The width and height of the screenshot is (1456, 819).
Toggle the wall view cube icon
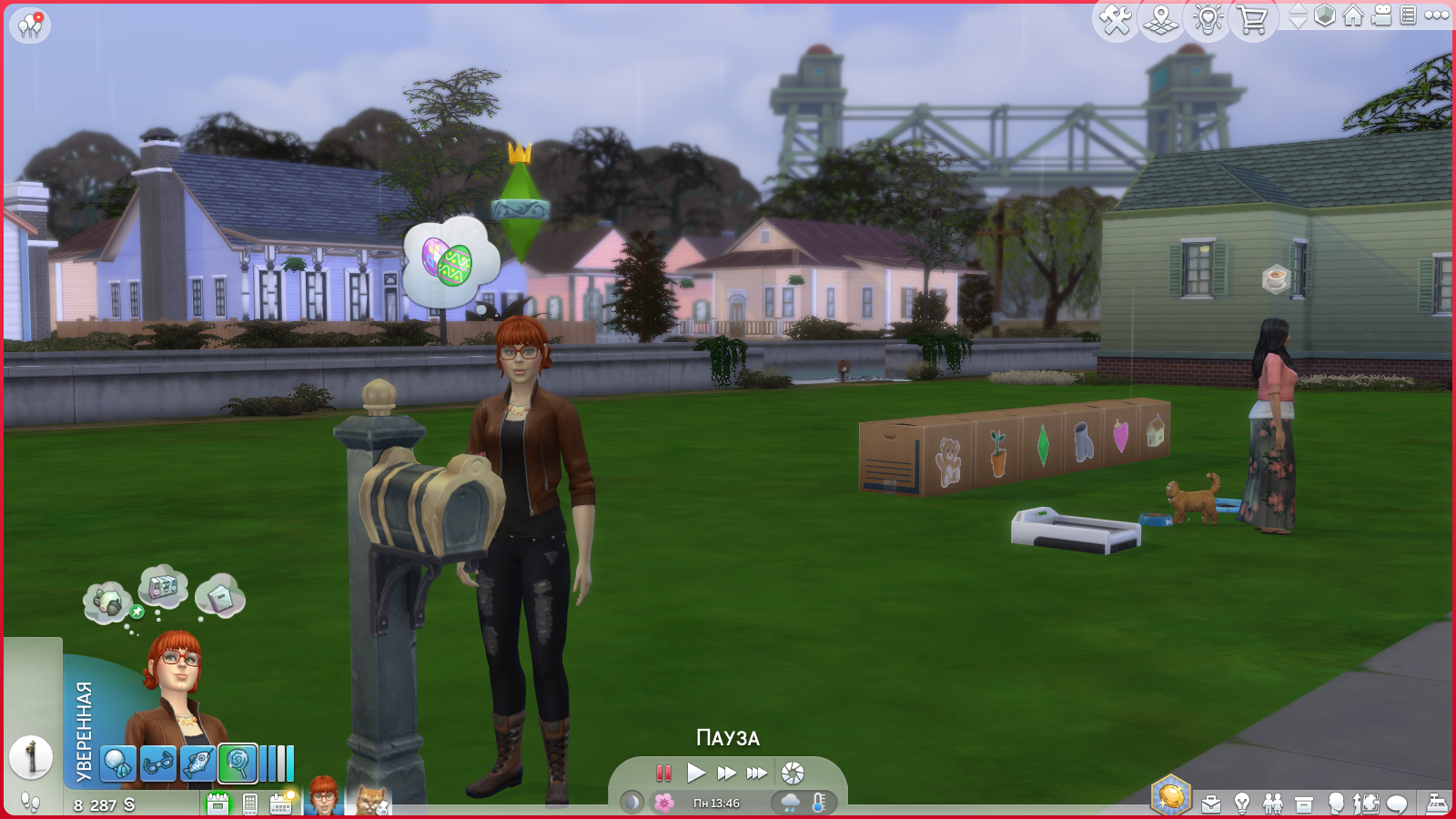click(x=1325, y=15)
